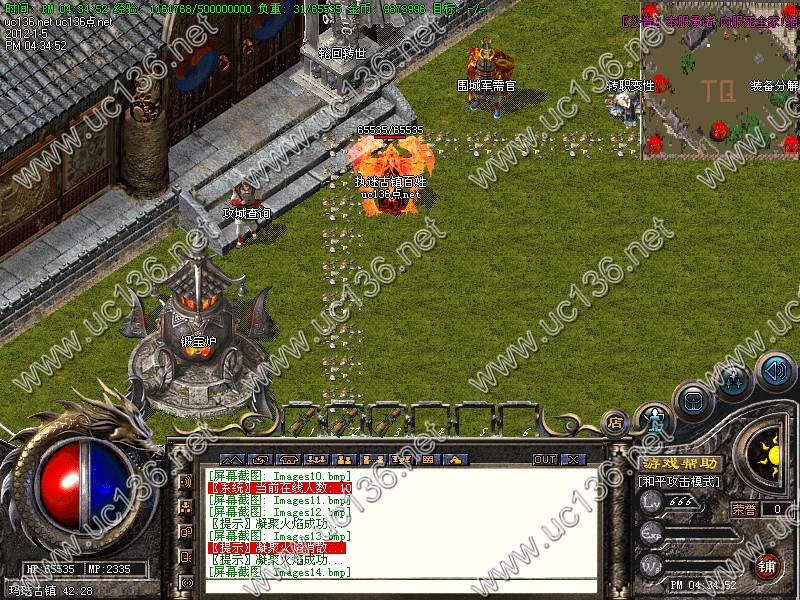Open the bag inventory icon
Screen dimensions: 800x600
(x=693, y=402)
